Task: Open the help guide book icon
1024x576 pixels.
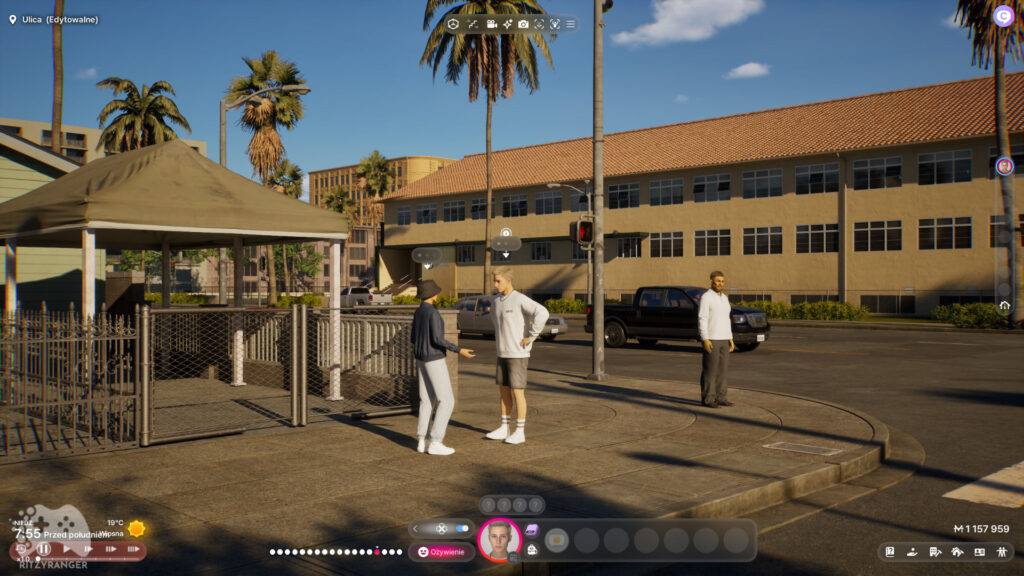Action: (889, 552)
